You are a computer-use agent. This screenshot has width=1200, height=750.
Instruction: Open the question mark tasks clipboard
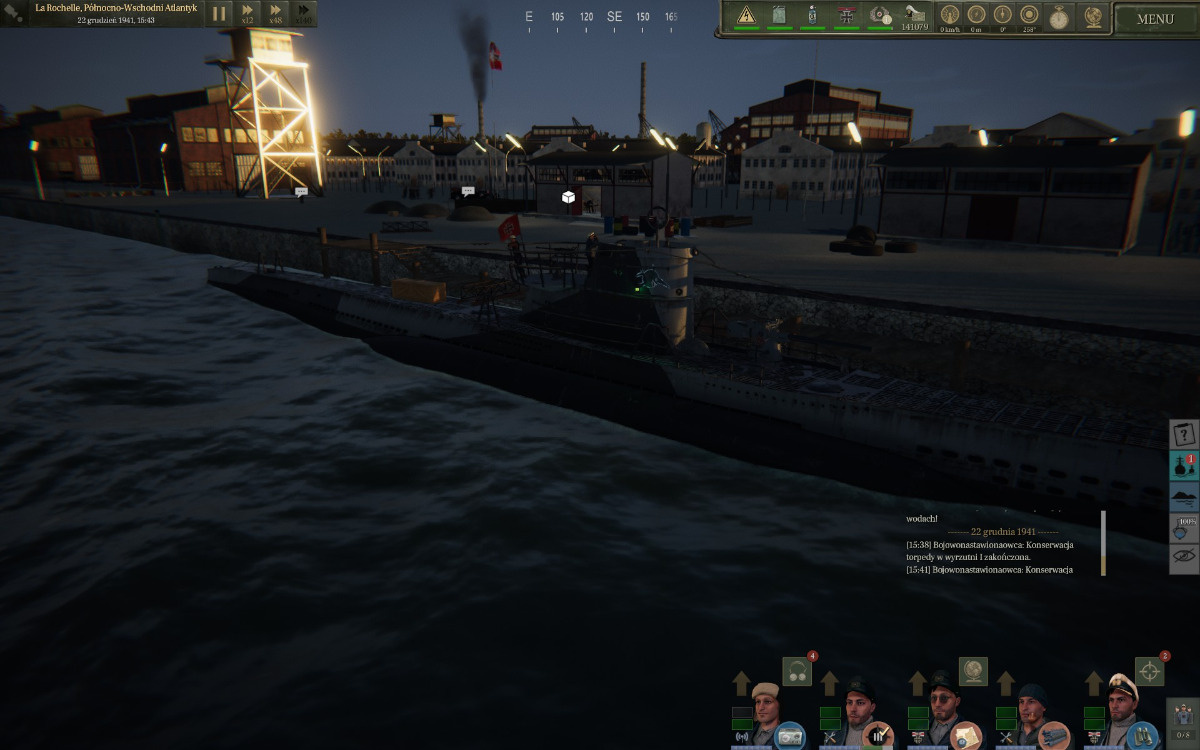1184,435
